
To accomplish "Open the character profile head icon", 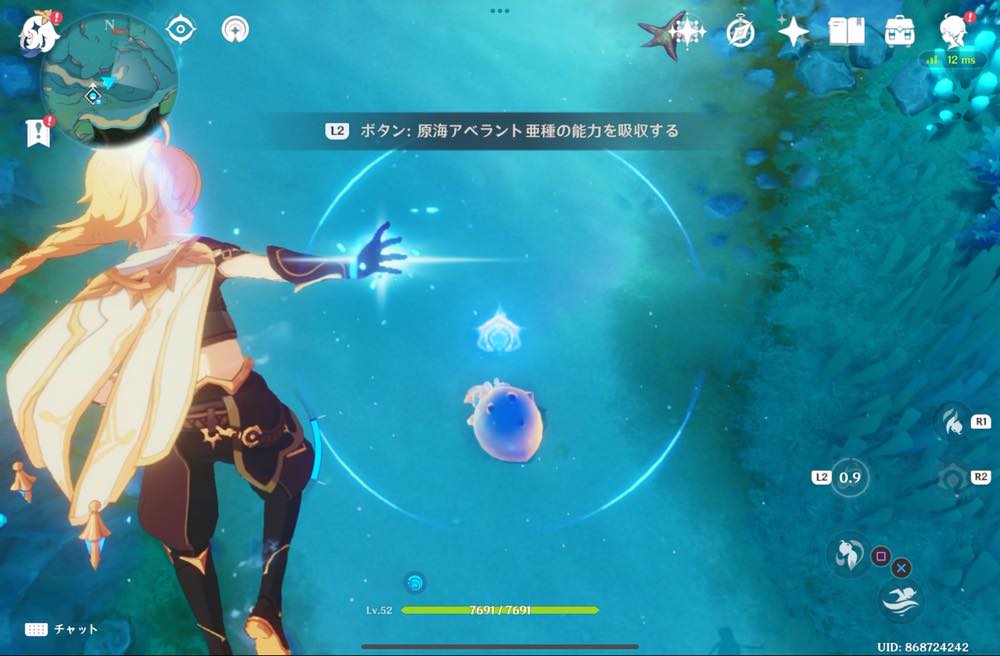I will pos(954,30).
